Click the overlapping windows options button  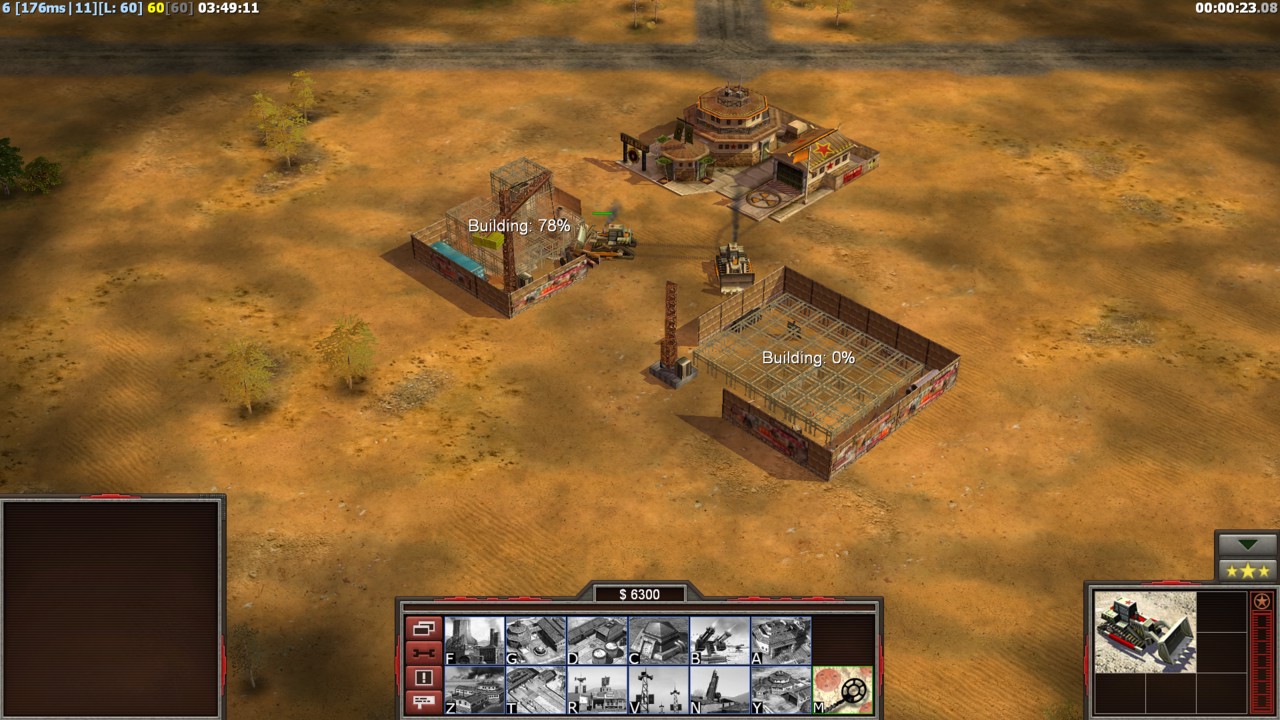pos(423,629)
